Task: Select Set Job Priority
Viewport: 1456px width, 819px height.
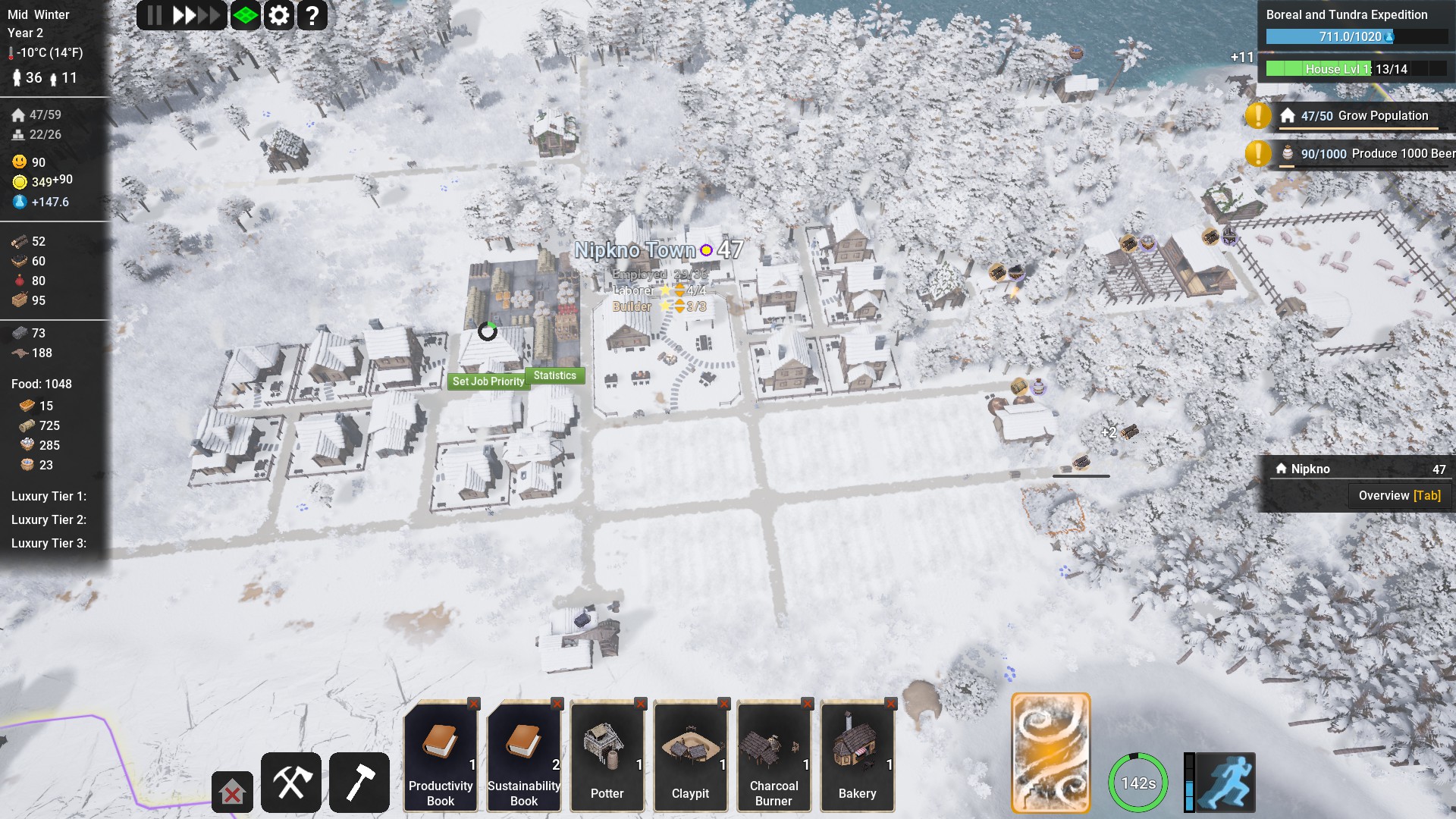Action: [x=488, y=381]
